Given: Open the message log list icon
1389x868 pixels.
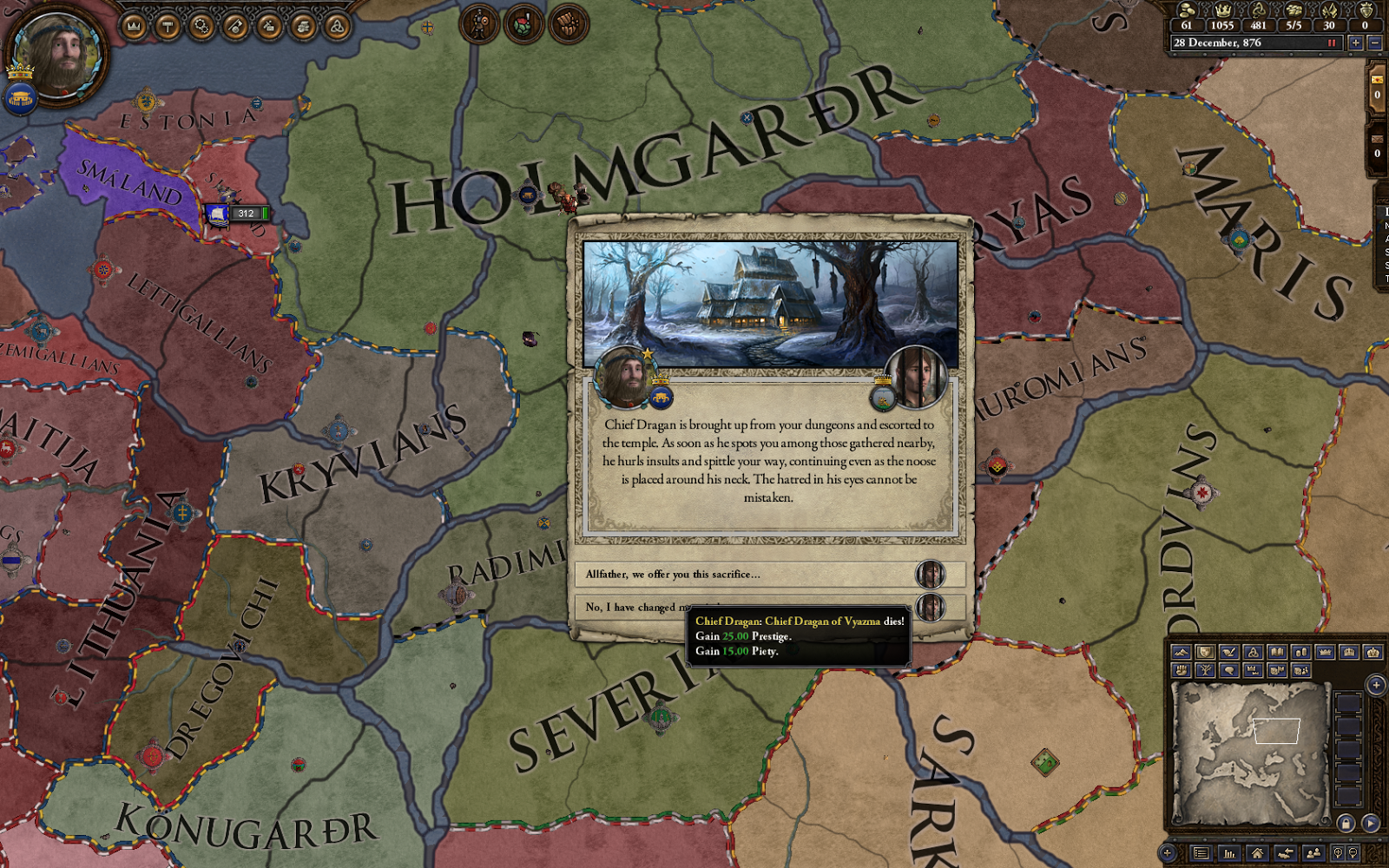Looking at the screenshot, I should coord(1201,853).
